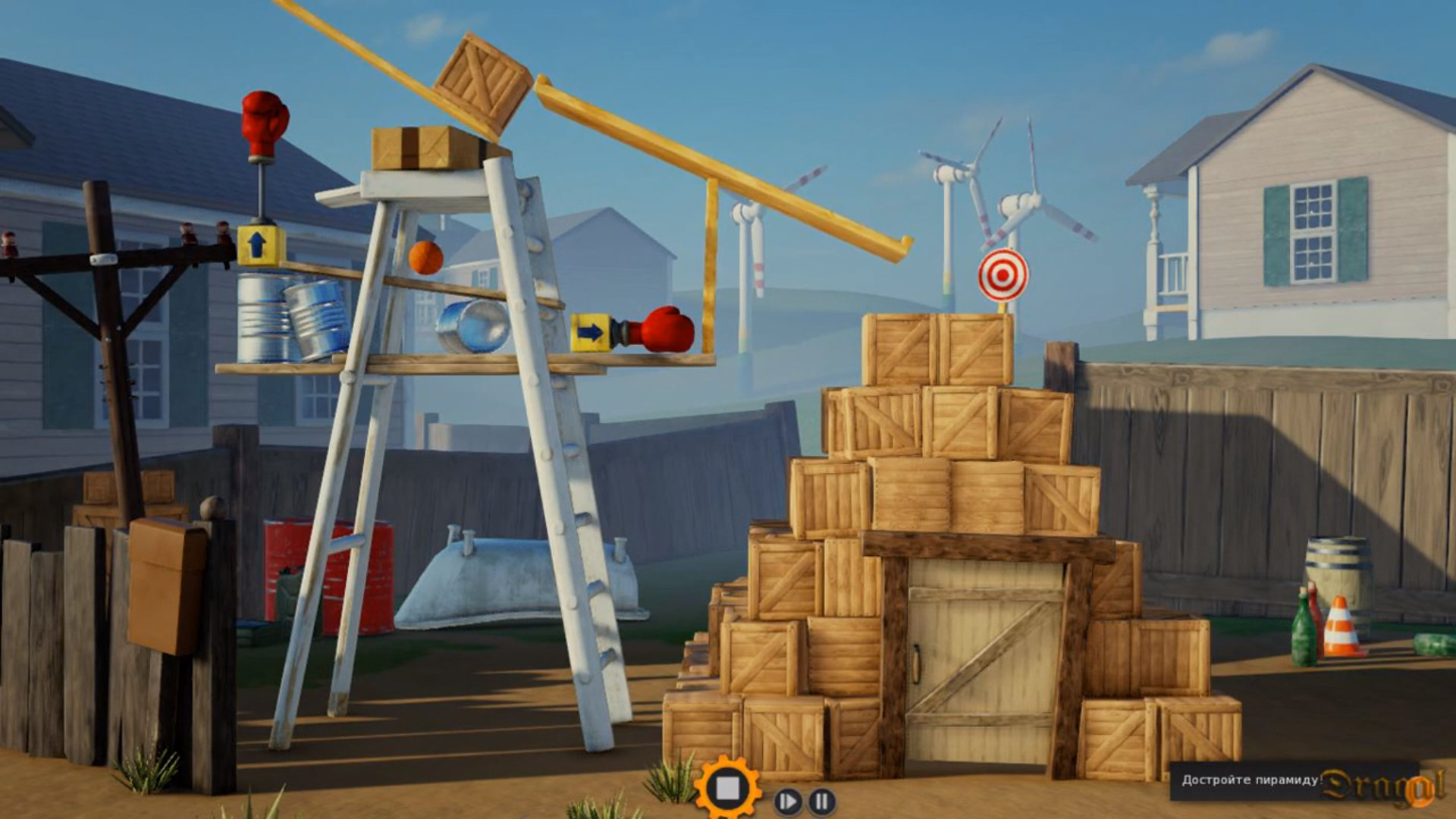Pause the running simulation
The height and width of the screenshot is (819, 1456).
click(821, 801)
